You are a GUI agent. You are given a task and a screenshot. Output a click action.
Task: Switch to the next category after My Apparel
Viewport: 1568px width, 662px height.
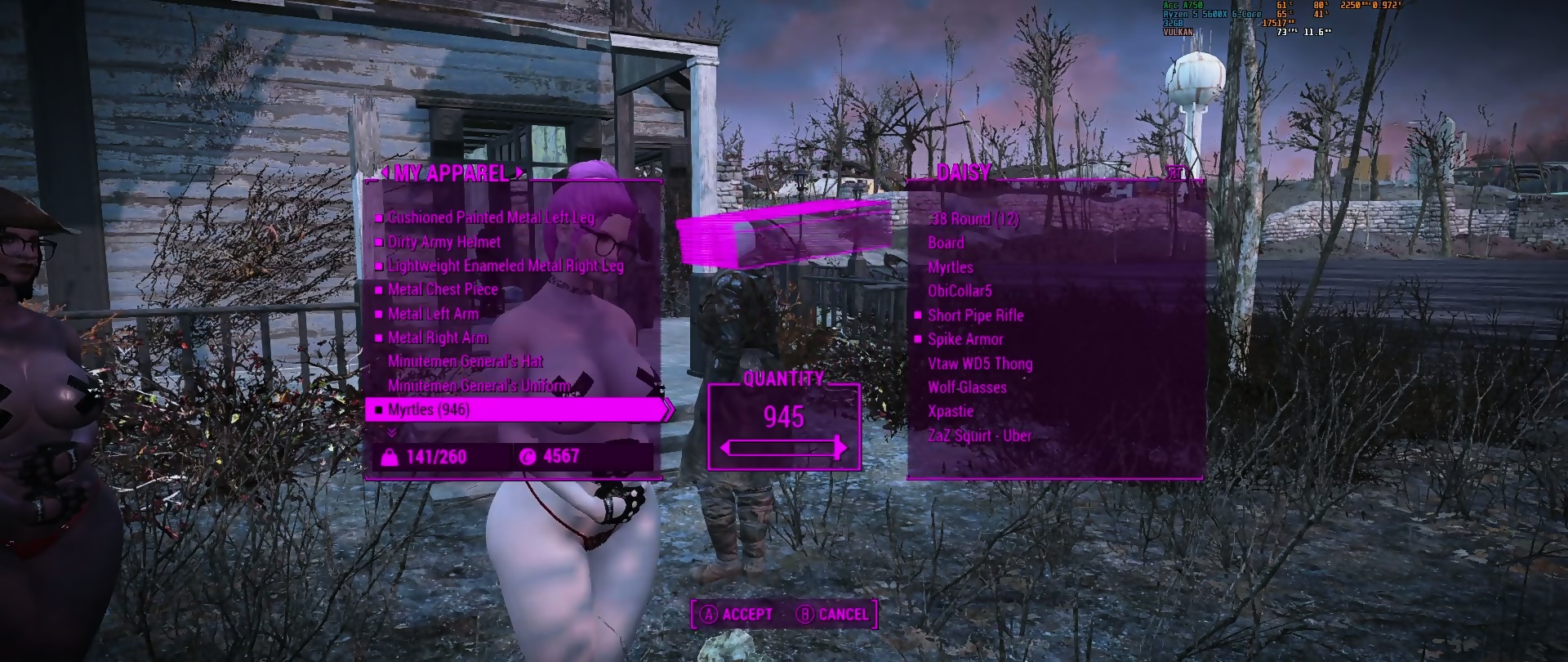click(518, 172)
